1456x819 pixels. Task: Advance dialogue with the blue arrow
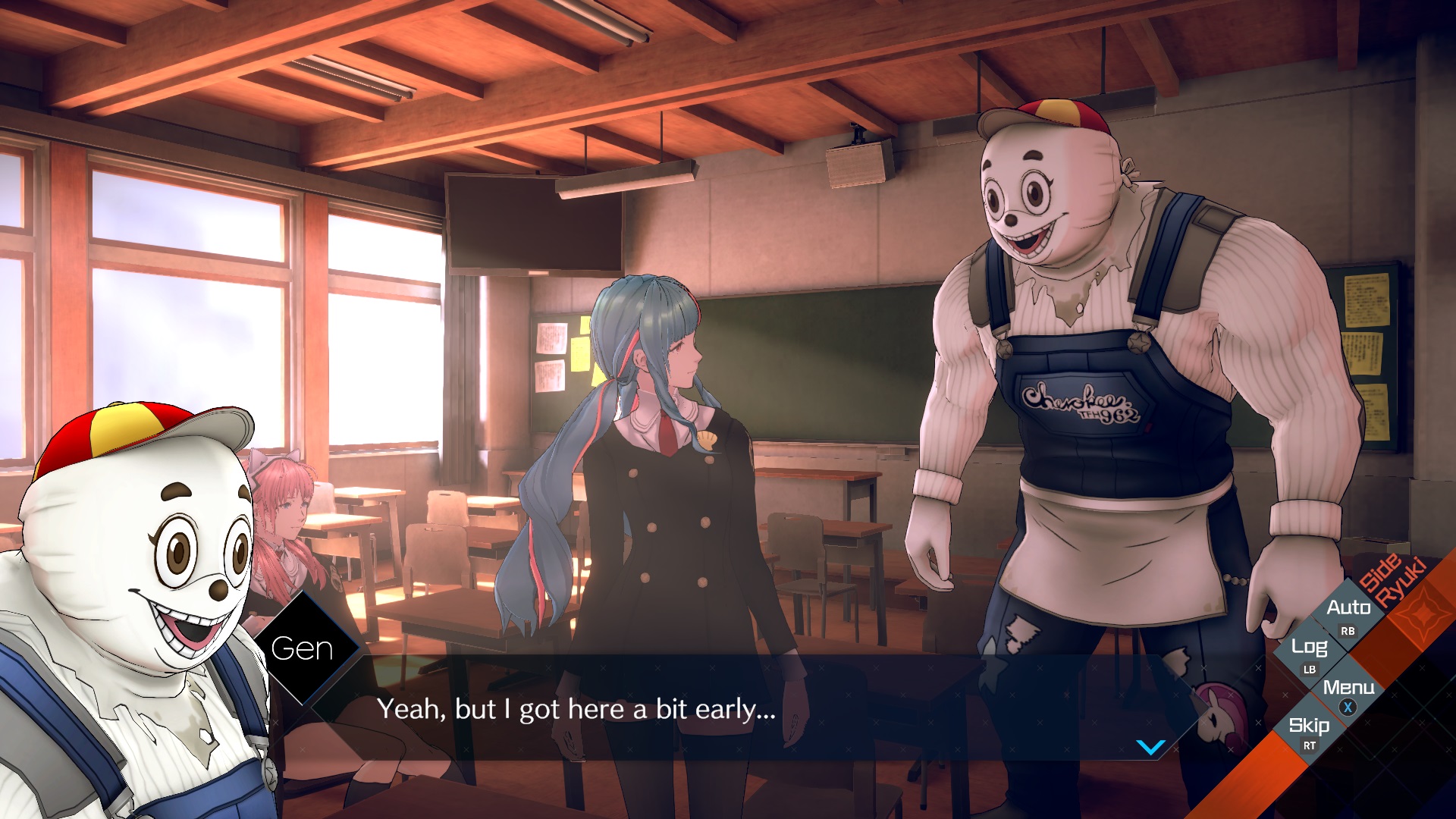point(1150,748)
